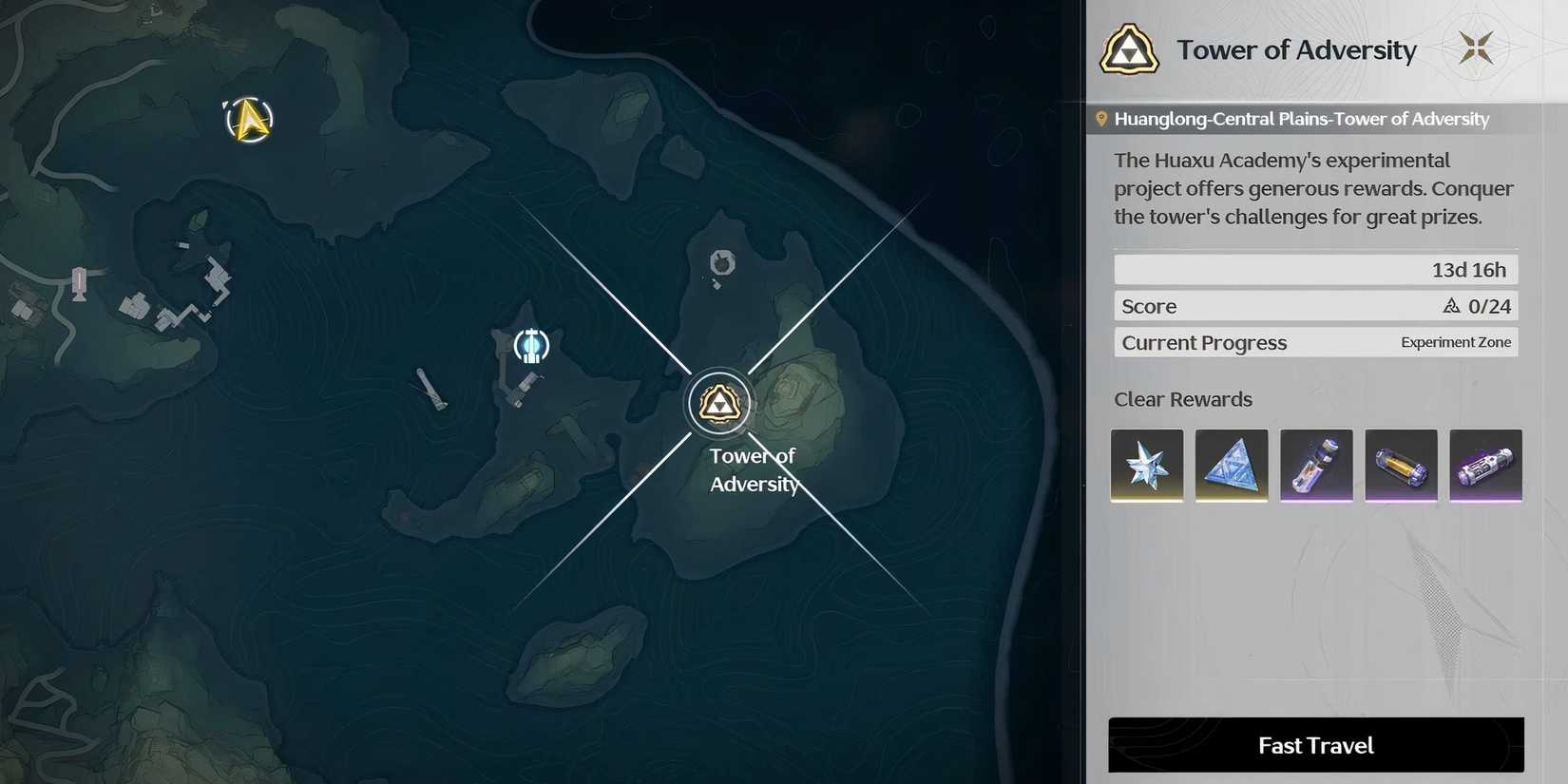The height and width of the screenshot is (784, 1568).
Task: Click the location pin beside Huanglong-Central Plains
Action: tap(1102, 118)
